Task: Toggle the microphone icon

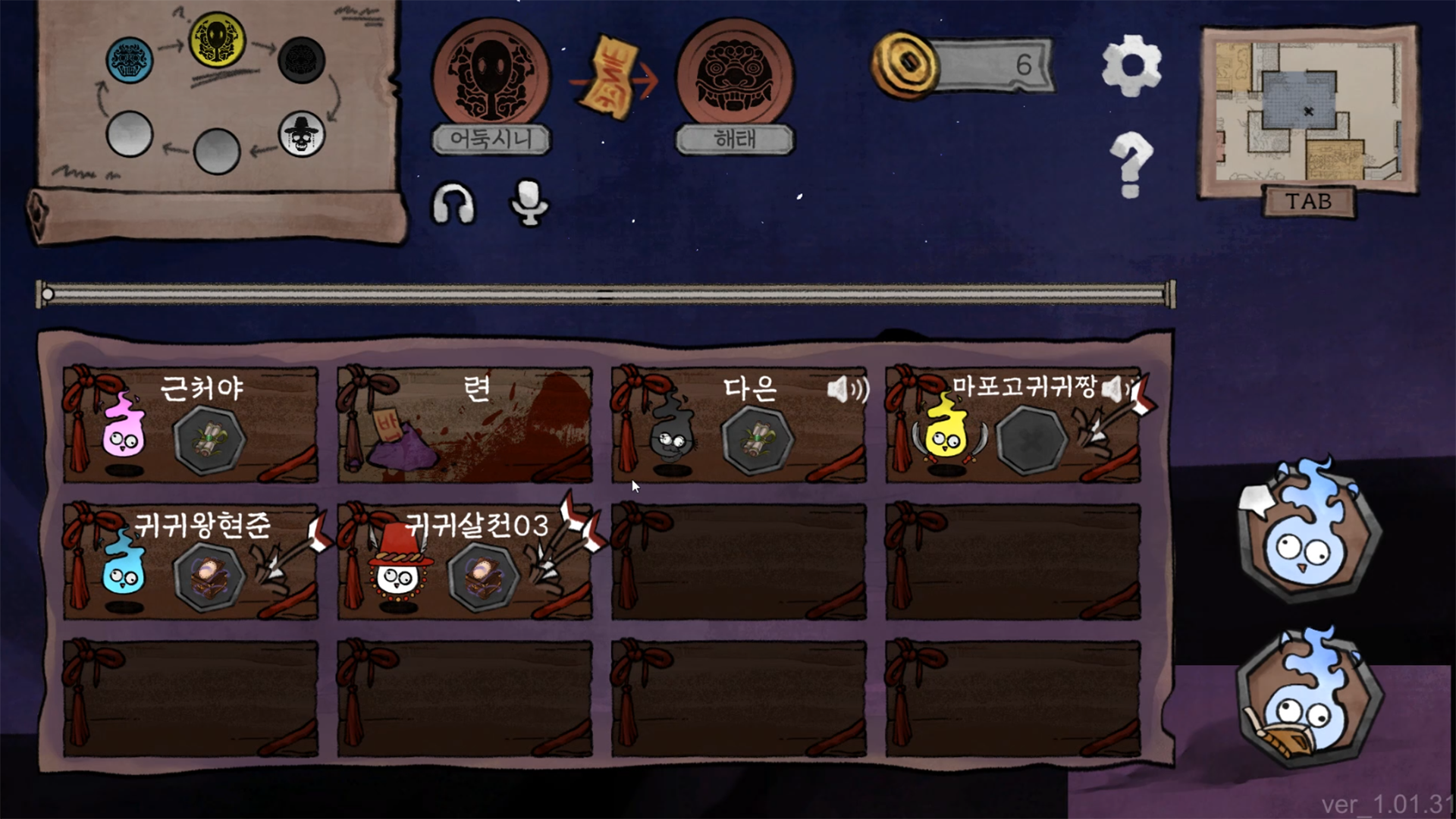Action: coord(529,202)
